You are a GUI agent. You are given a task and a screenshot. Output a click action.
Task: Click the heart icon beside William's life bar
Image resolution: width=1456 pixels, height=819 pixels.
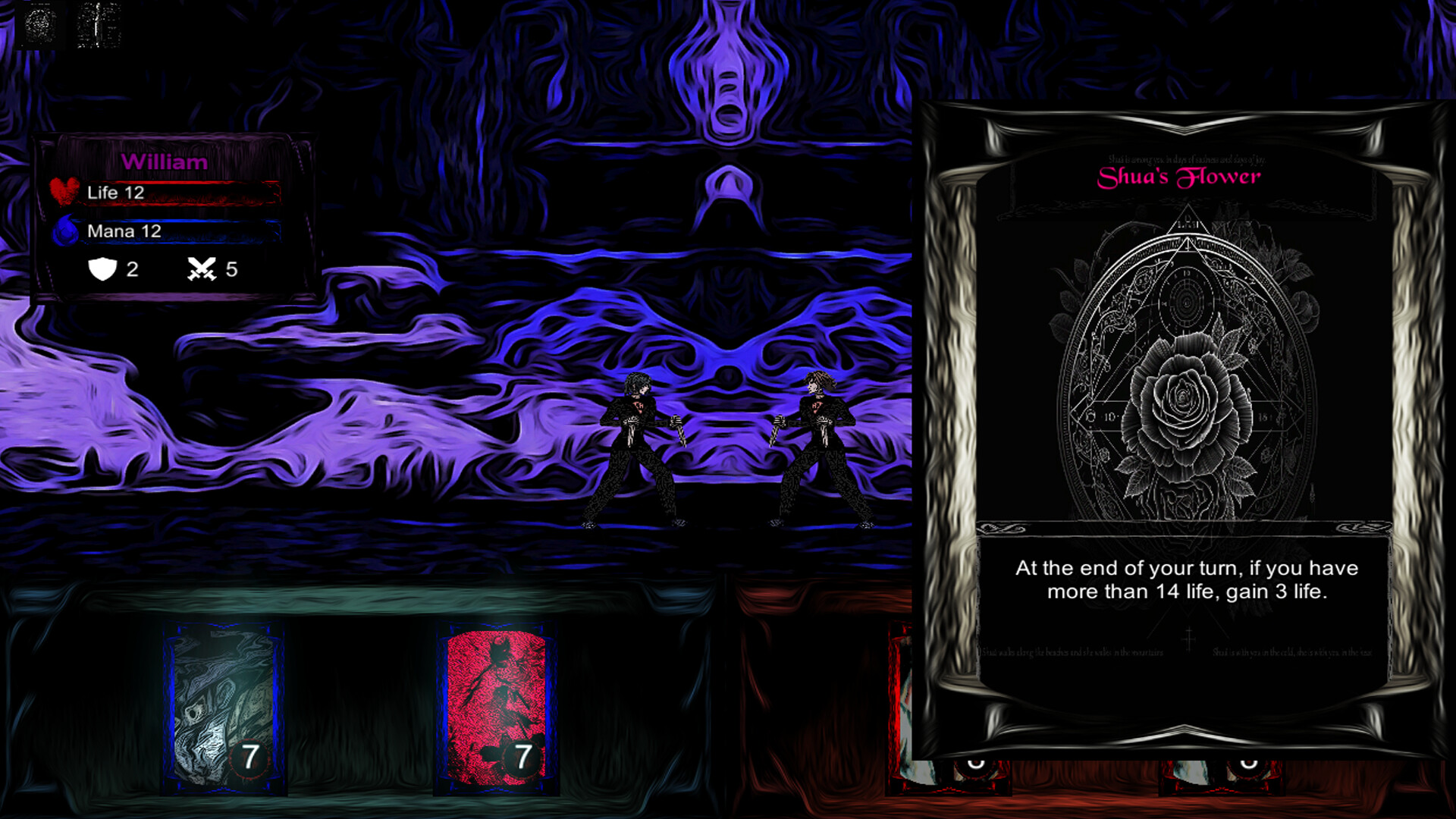[x=64, y=189]
